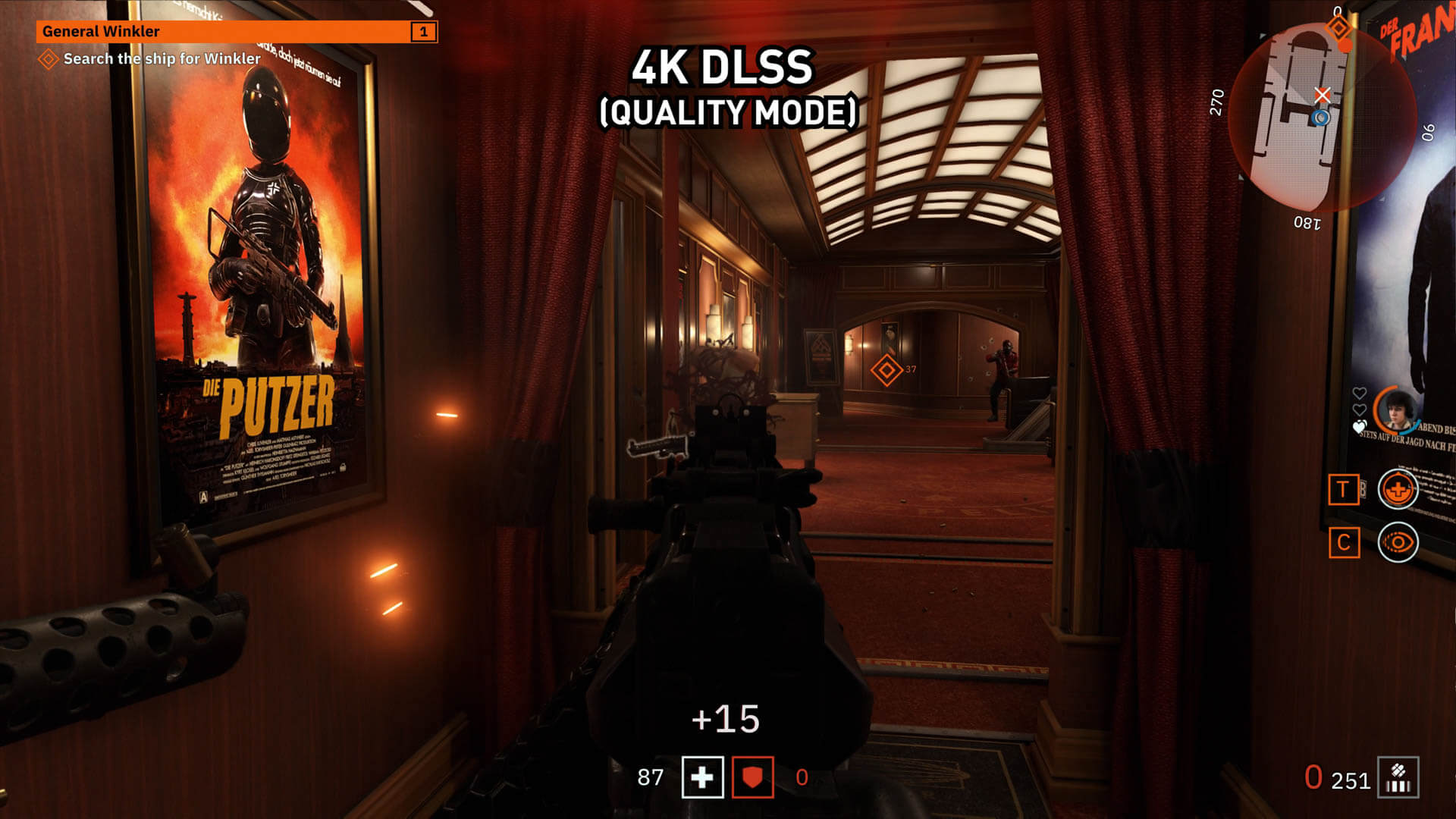
Task: Activate the eye-shaped ability icon
Action: point(1397,542)
